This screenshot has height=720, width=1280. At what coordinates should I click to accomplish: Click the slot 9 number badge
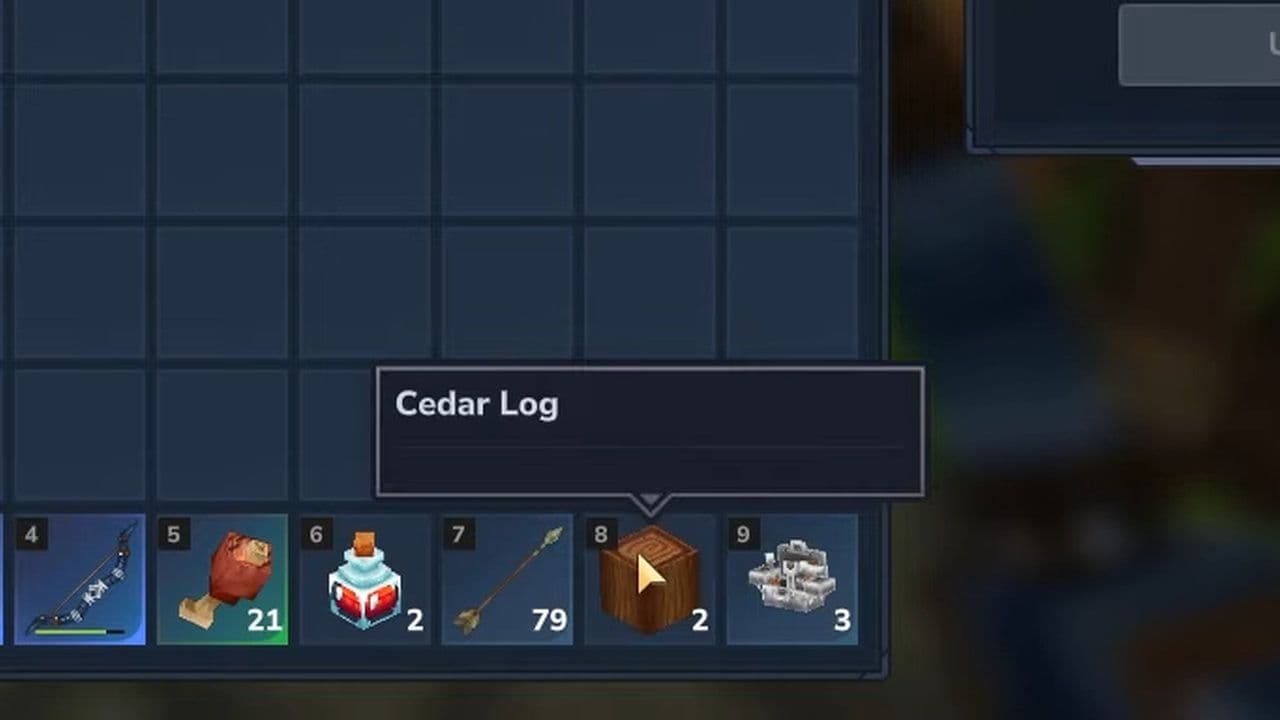click(743, 536)
